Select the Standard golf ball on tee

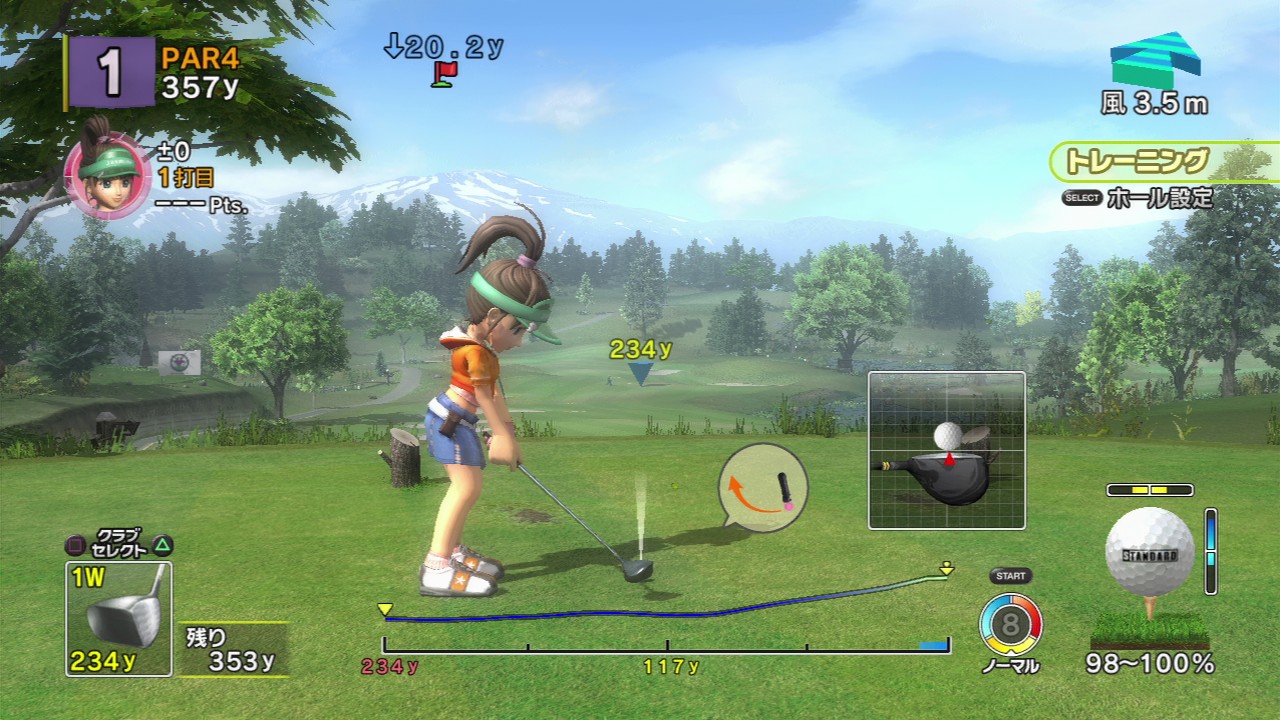pyautogui.click(x=1149, y=553)
